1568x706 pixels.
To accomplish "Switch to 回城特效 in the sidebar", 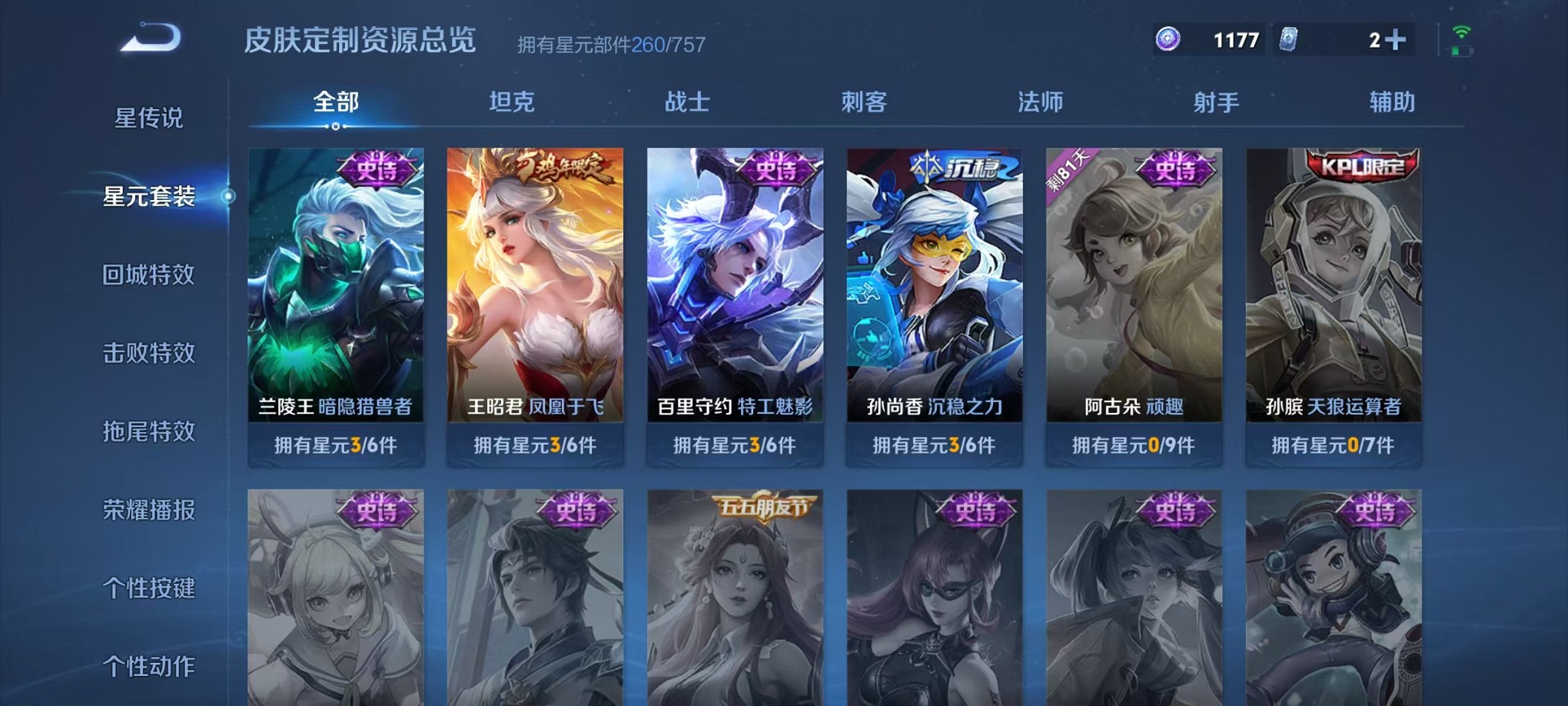I will 150,275.
